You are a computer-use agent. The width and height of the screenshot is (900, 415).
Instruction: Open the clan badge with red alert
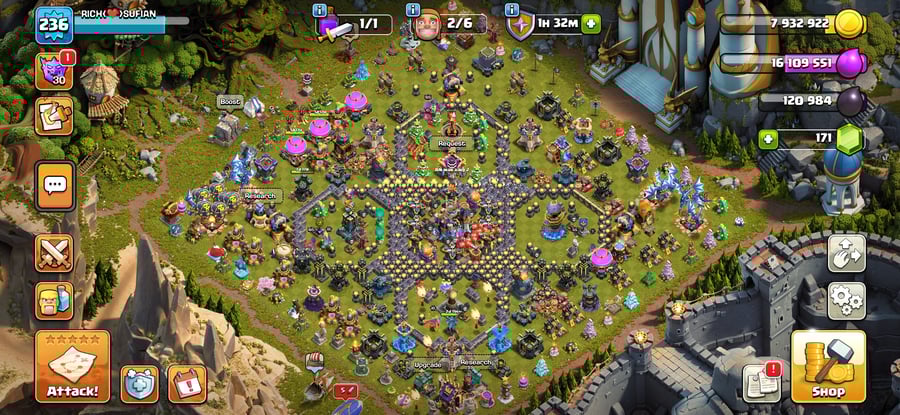(54, 72)
